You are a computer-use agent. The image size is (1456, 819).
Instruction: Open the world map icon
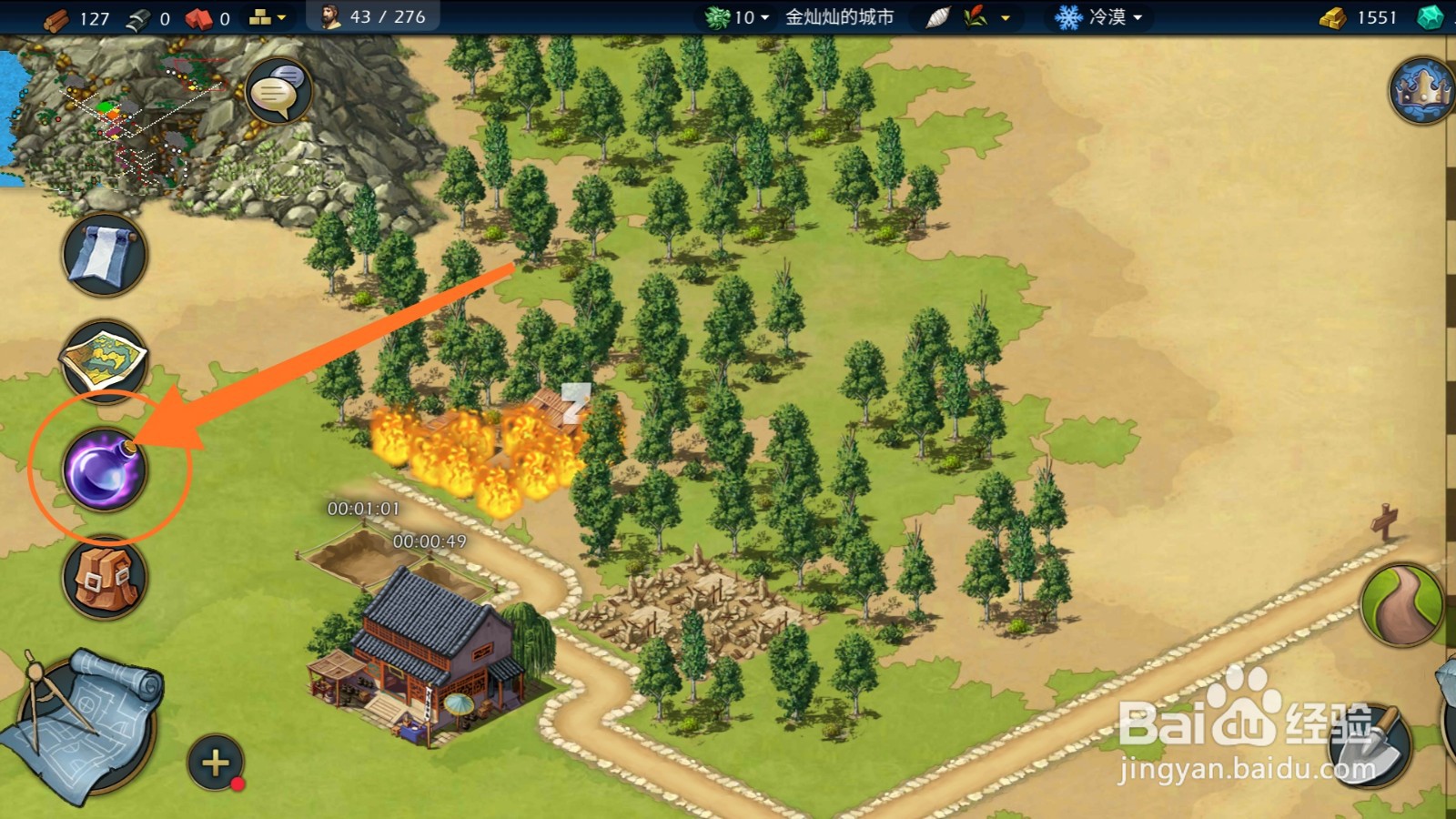tap(104, 360)
